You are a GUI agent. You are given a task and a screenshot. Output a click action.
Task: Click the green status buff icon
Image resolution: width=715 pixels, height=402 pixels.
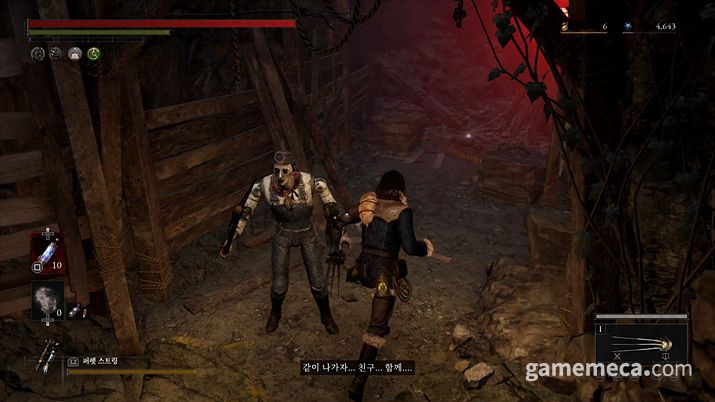(x=94, y=53)
